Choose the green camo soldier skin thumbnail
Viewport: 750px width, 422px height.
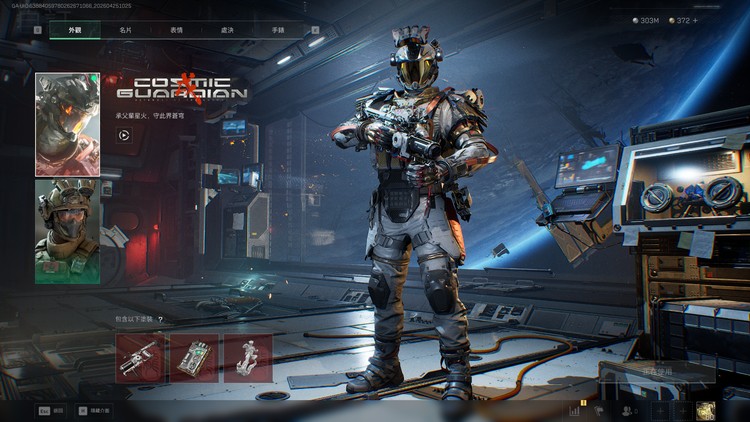[x=67, y=231]
